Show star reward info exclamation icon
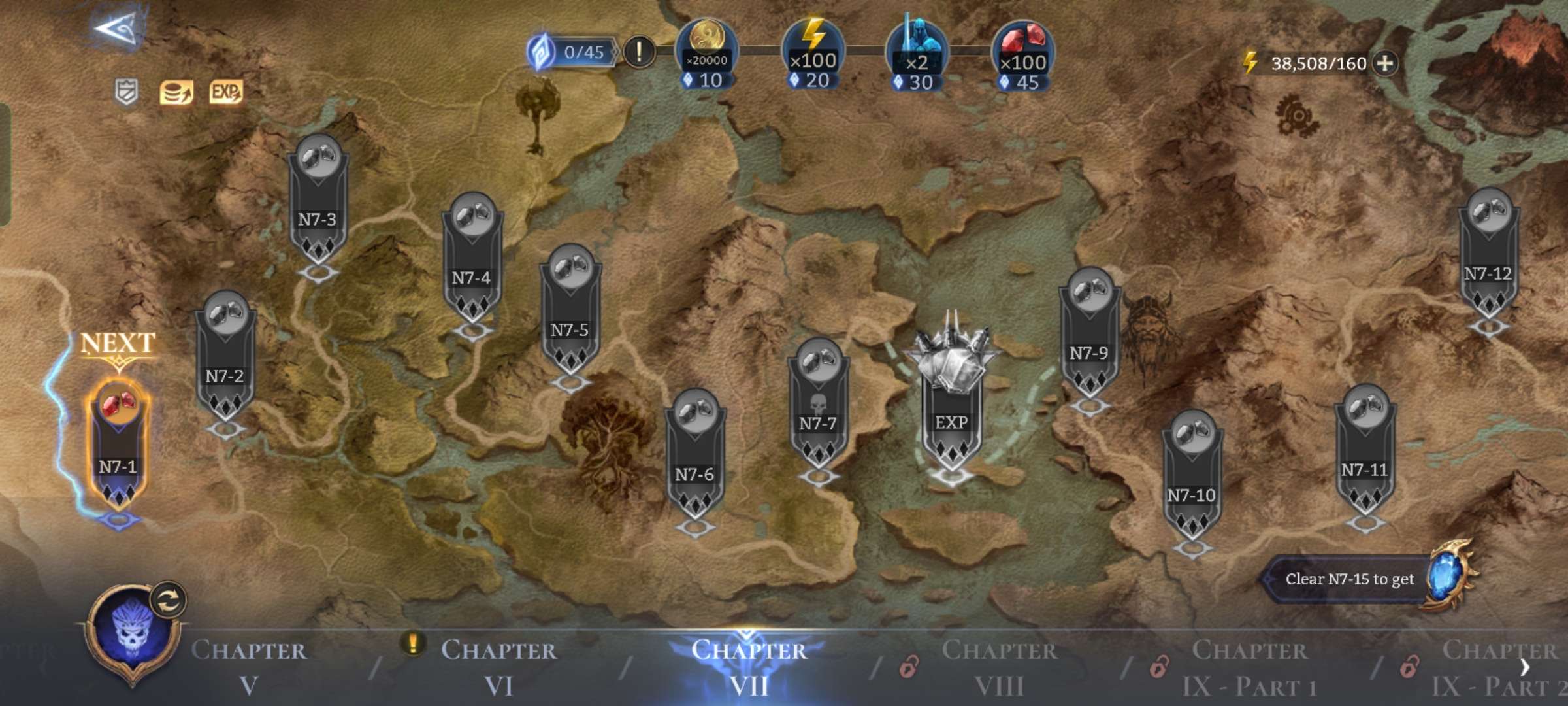The image size is (1568, 706). click(x=639, y=51)
